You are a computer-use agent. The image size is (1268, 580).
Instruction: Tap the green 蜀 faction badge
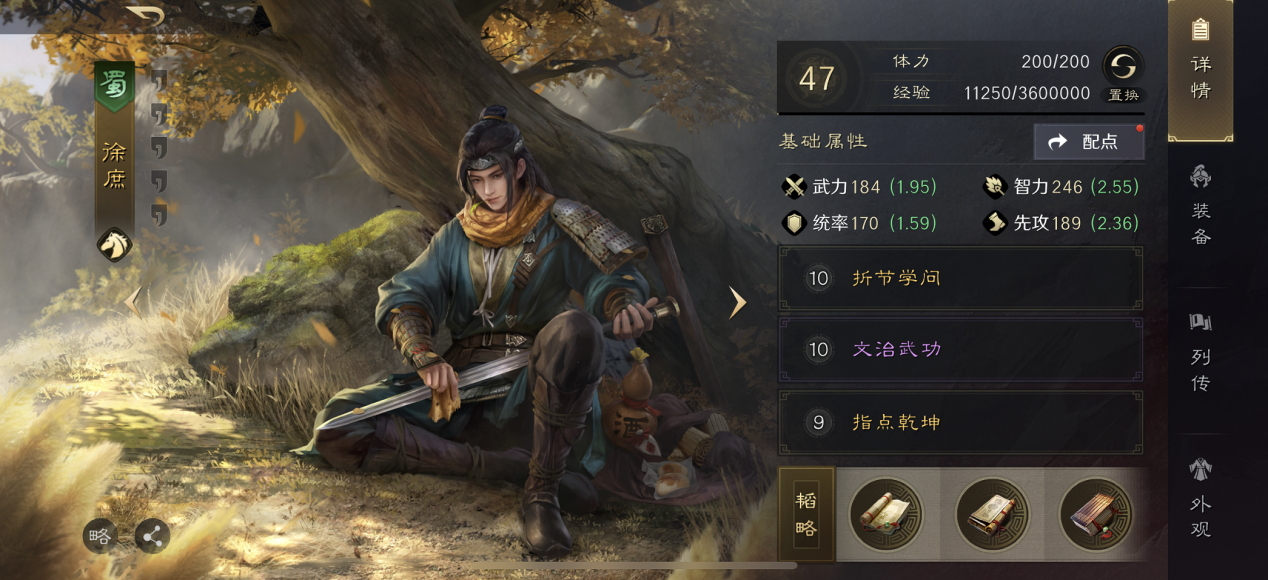pos(114,87)
